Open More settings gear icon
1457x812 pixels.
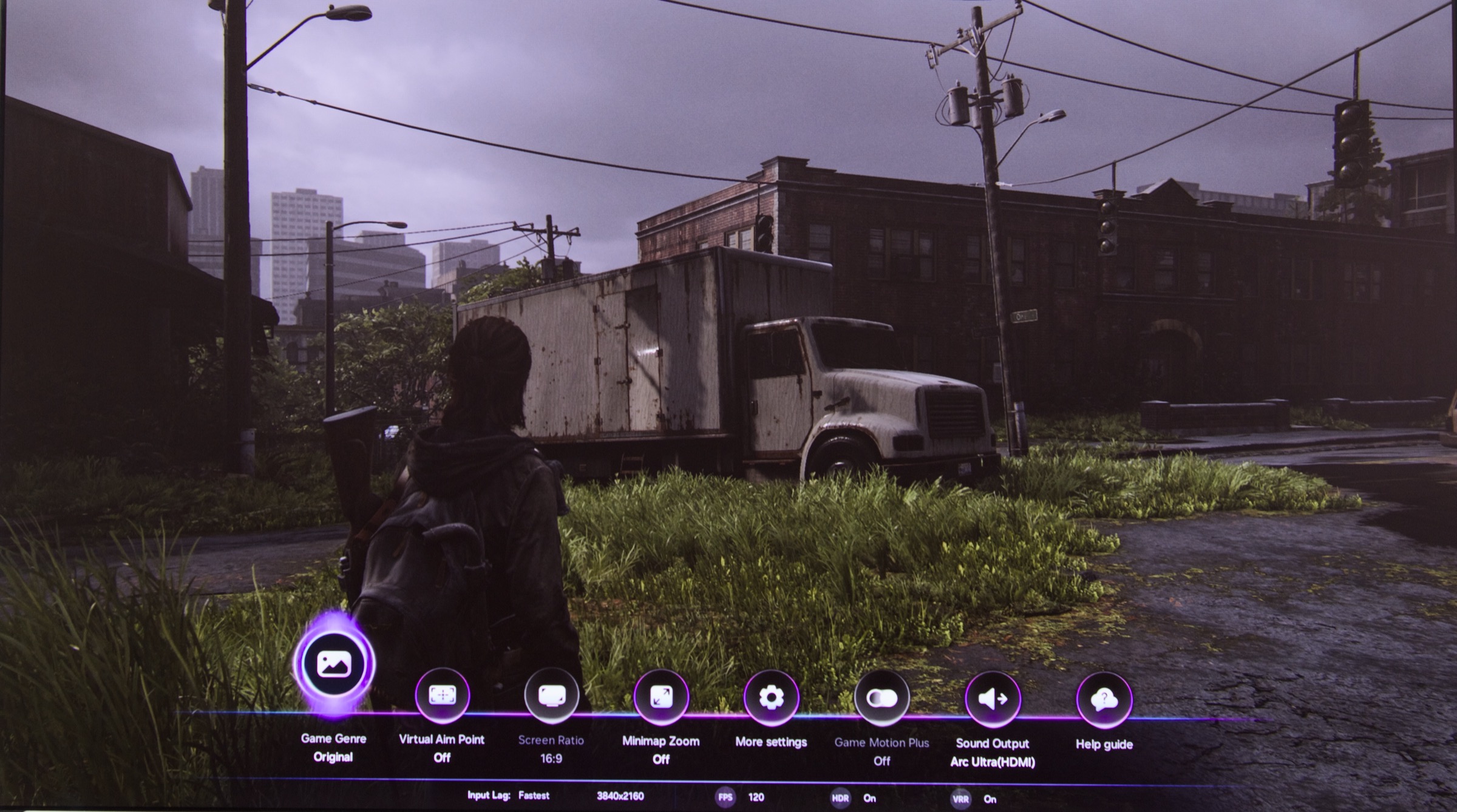(771, 699)
